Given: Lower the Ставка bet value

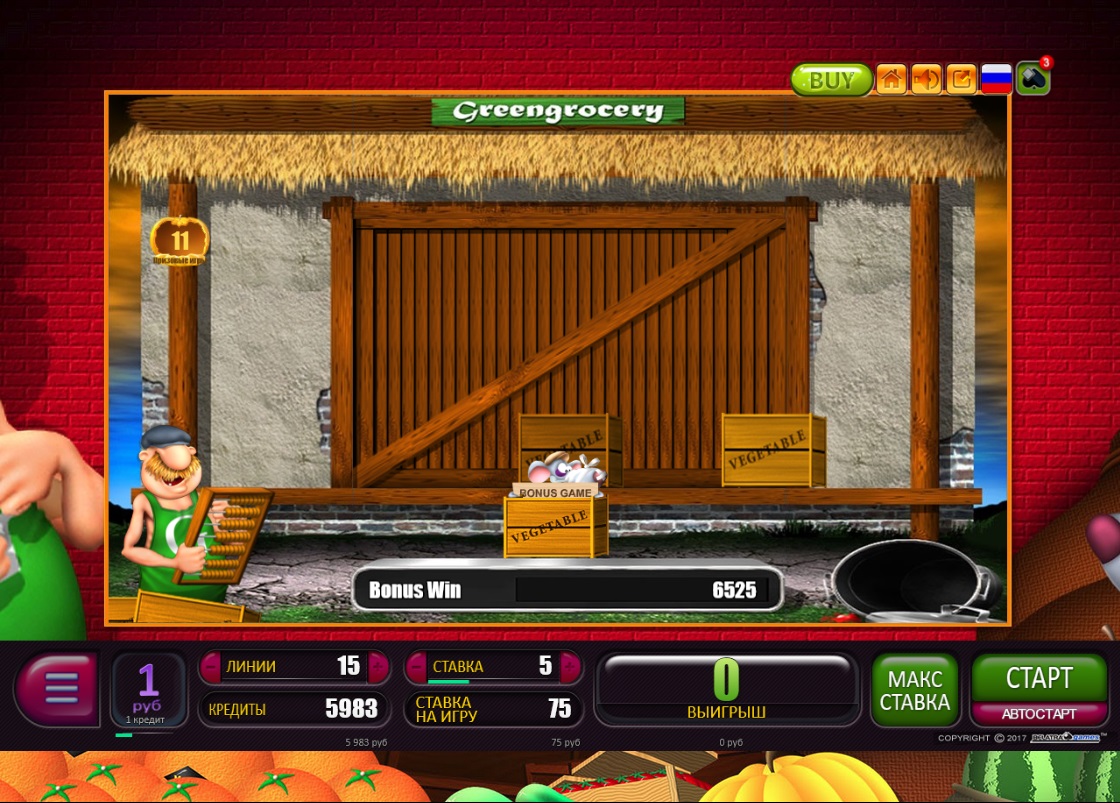Looking at the screenshot, I should [415, 666].
